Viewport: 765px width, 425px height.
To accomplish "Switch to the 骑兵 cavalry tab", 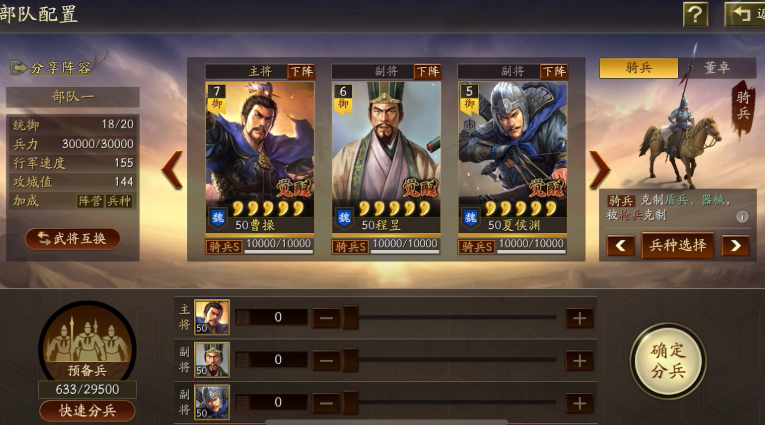I will (638, 68).
